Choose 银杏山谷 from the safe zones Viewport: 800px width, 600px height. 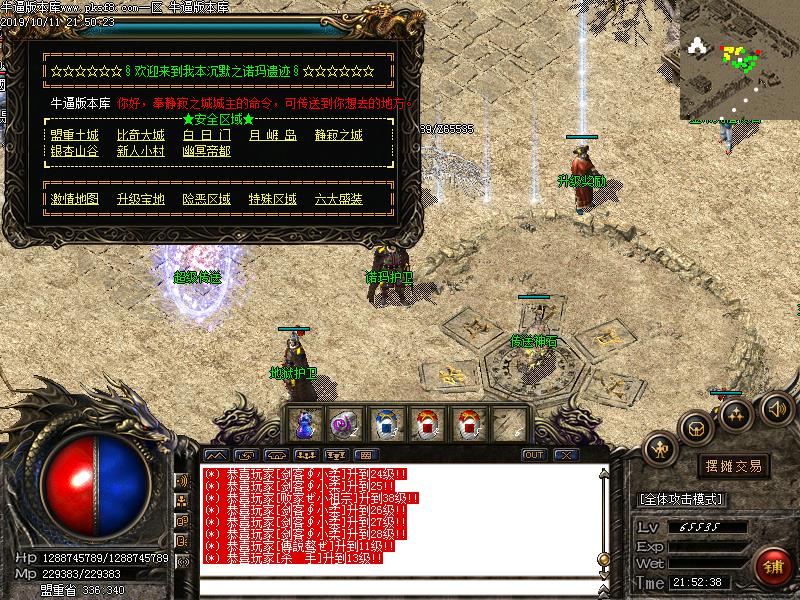pos(75,151)
